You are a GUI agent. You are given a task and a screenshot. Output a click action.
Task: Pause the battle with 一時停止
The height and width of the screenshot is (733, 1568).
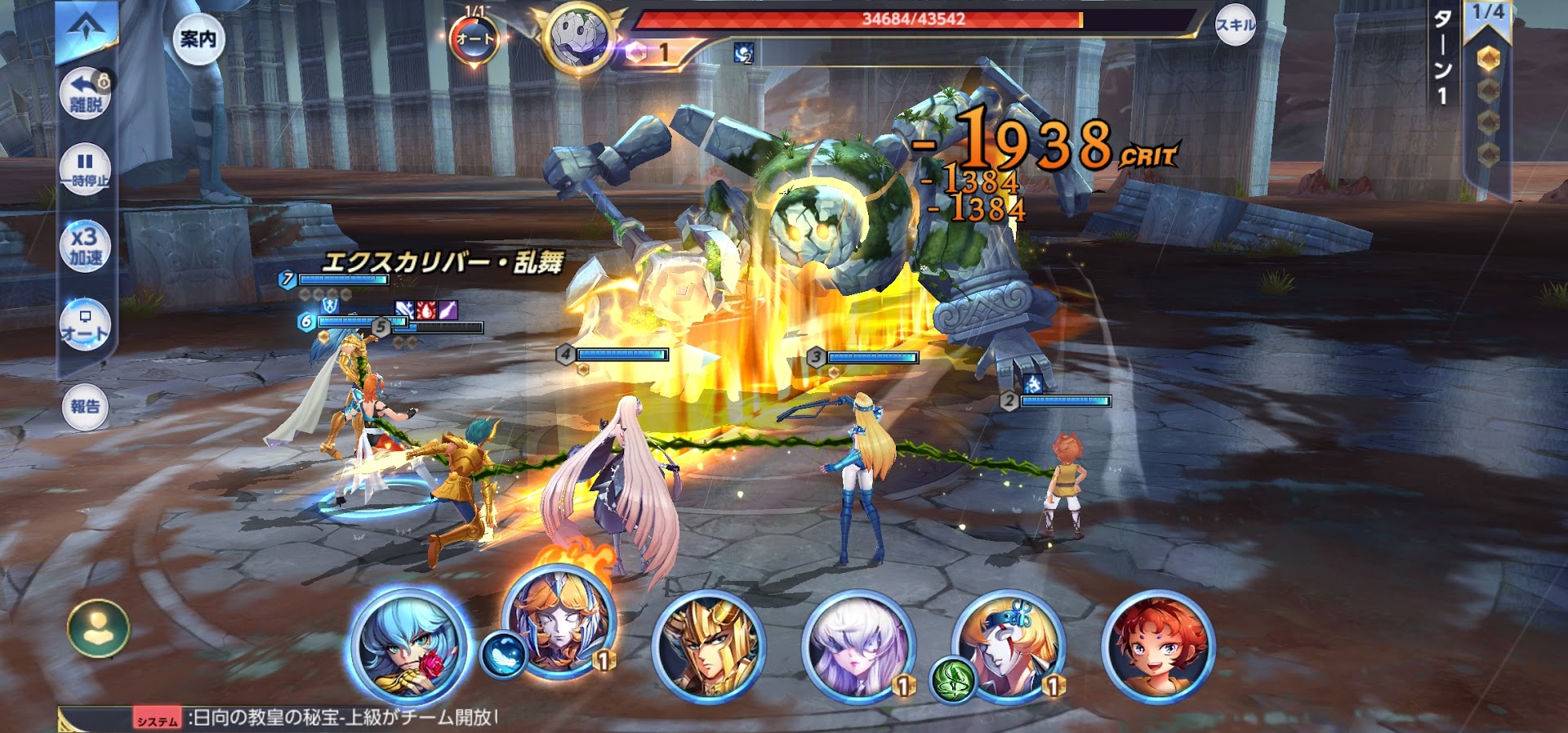(85, 169)
